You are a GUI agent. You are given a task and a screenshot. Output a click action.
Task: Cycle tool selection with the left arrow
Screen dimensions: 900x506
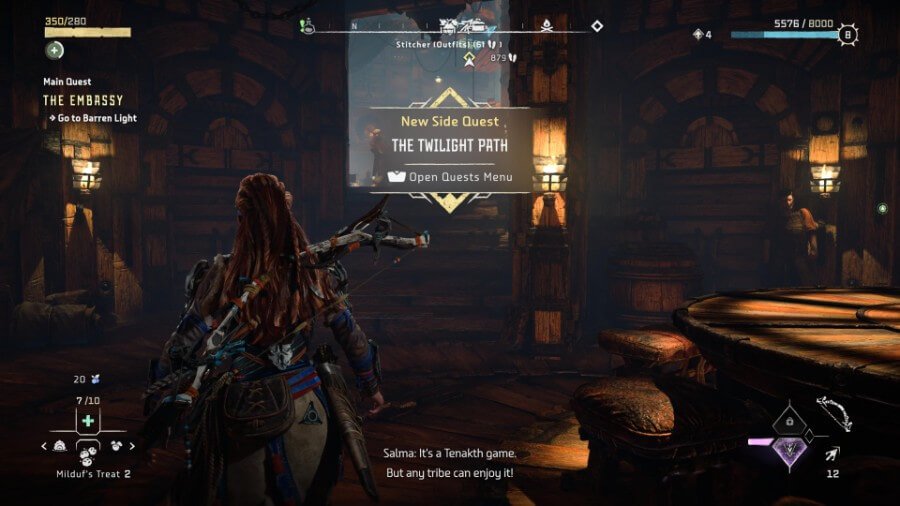tap(45, 446)
